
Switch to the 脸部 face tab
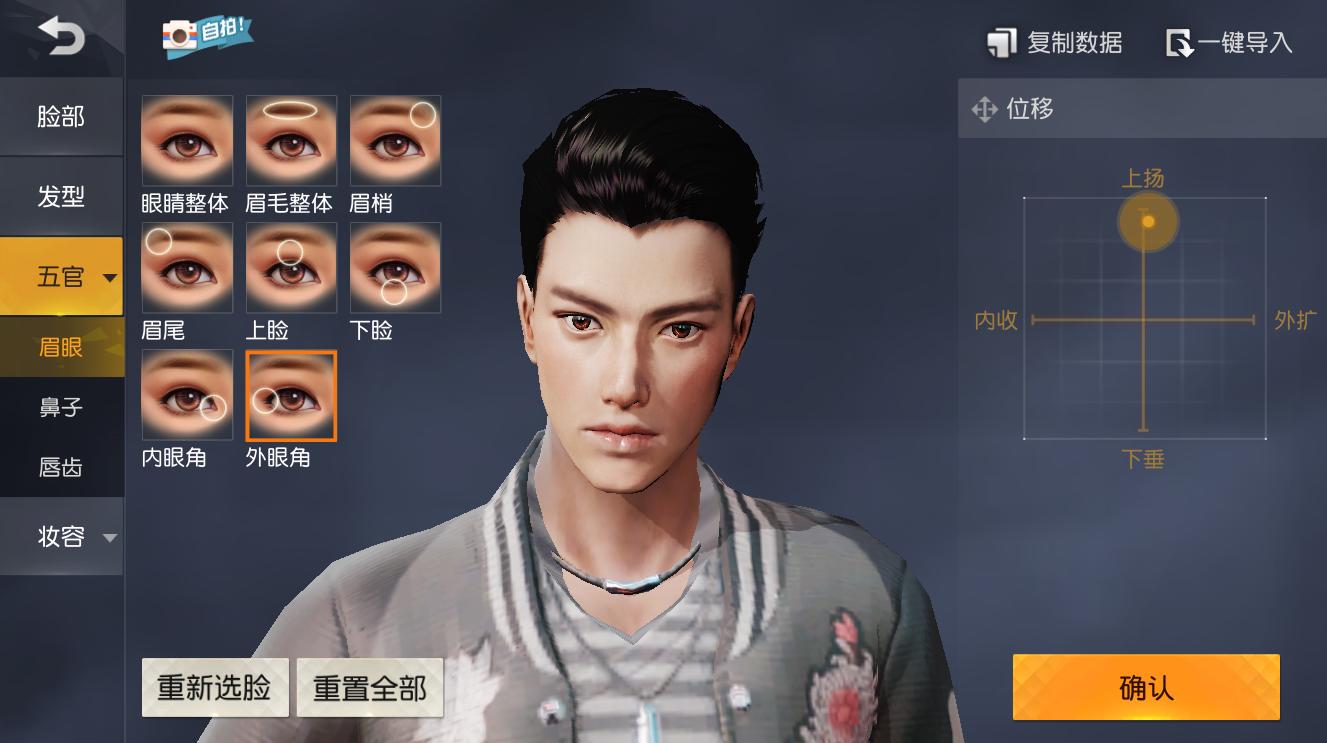pos(61,117)
